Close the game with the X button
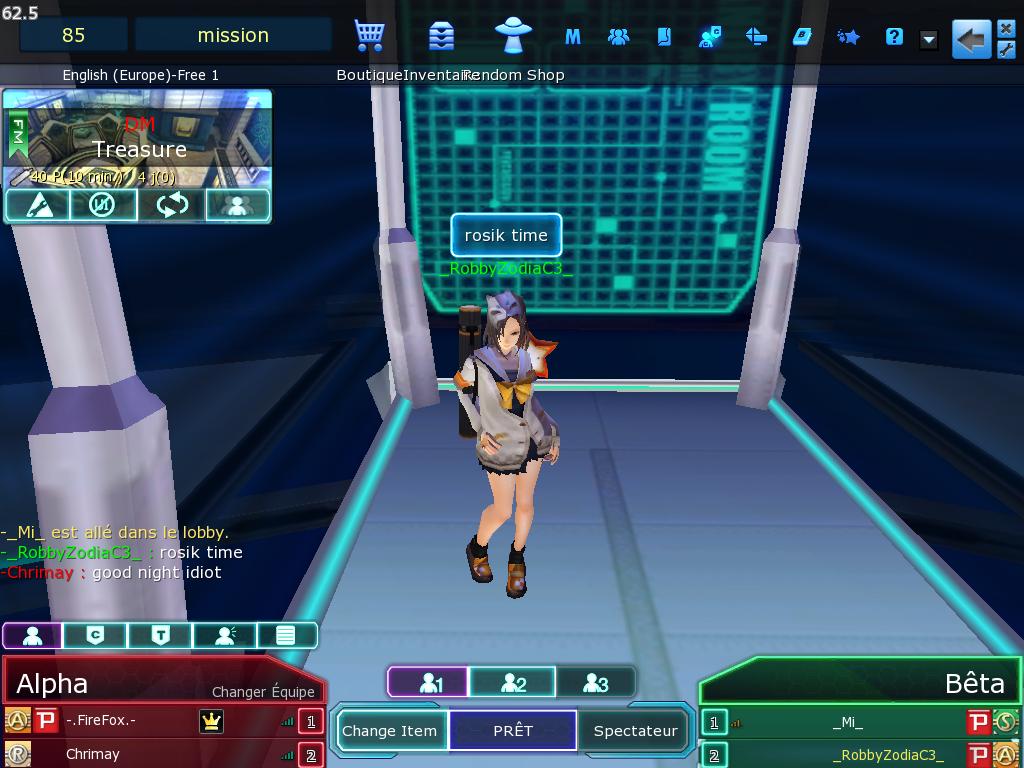 (1006, 28)
